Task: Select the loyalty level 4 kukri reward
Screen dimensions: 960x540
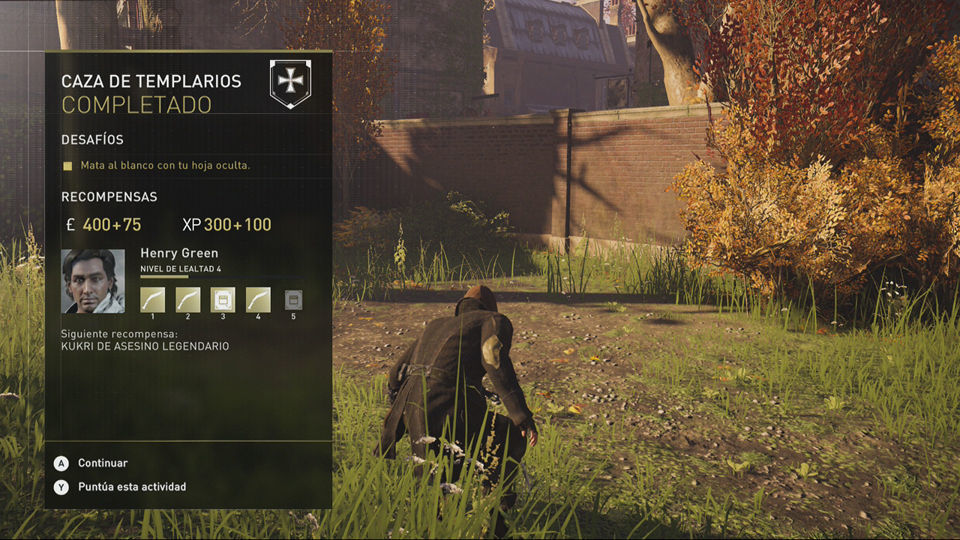Action: (258, 299)
